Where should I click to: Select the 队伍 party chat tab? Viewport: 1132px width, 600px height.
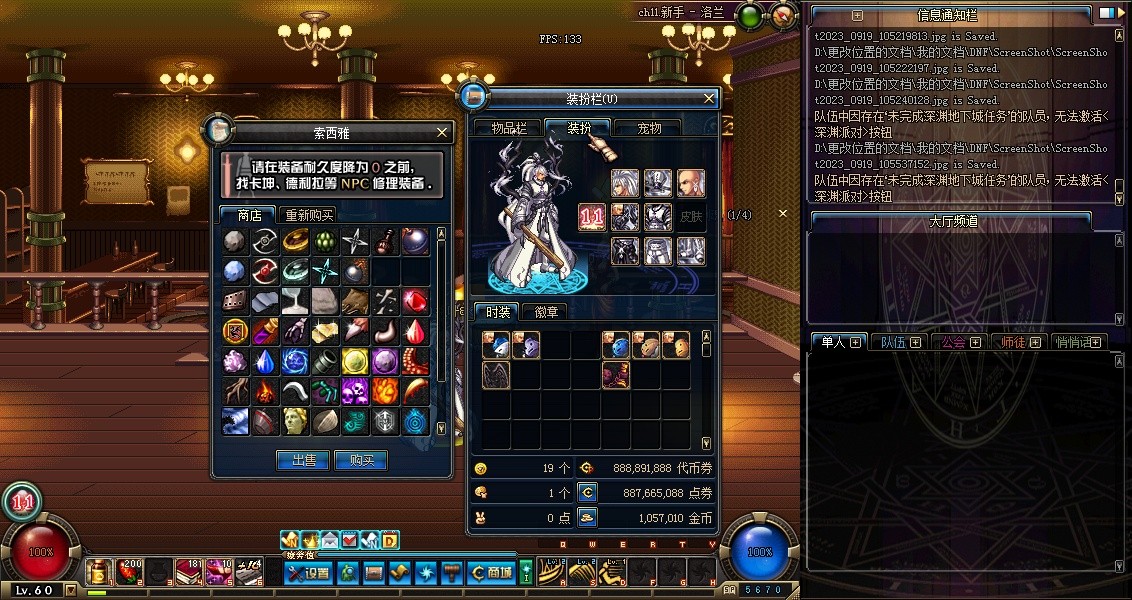click(892, 342)
